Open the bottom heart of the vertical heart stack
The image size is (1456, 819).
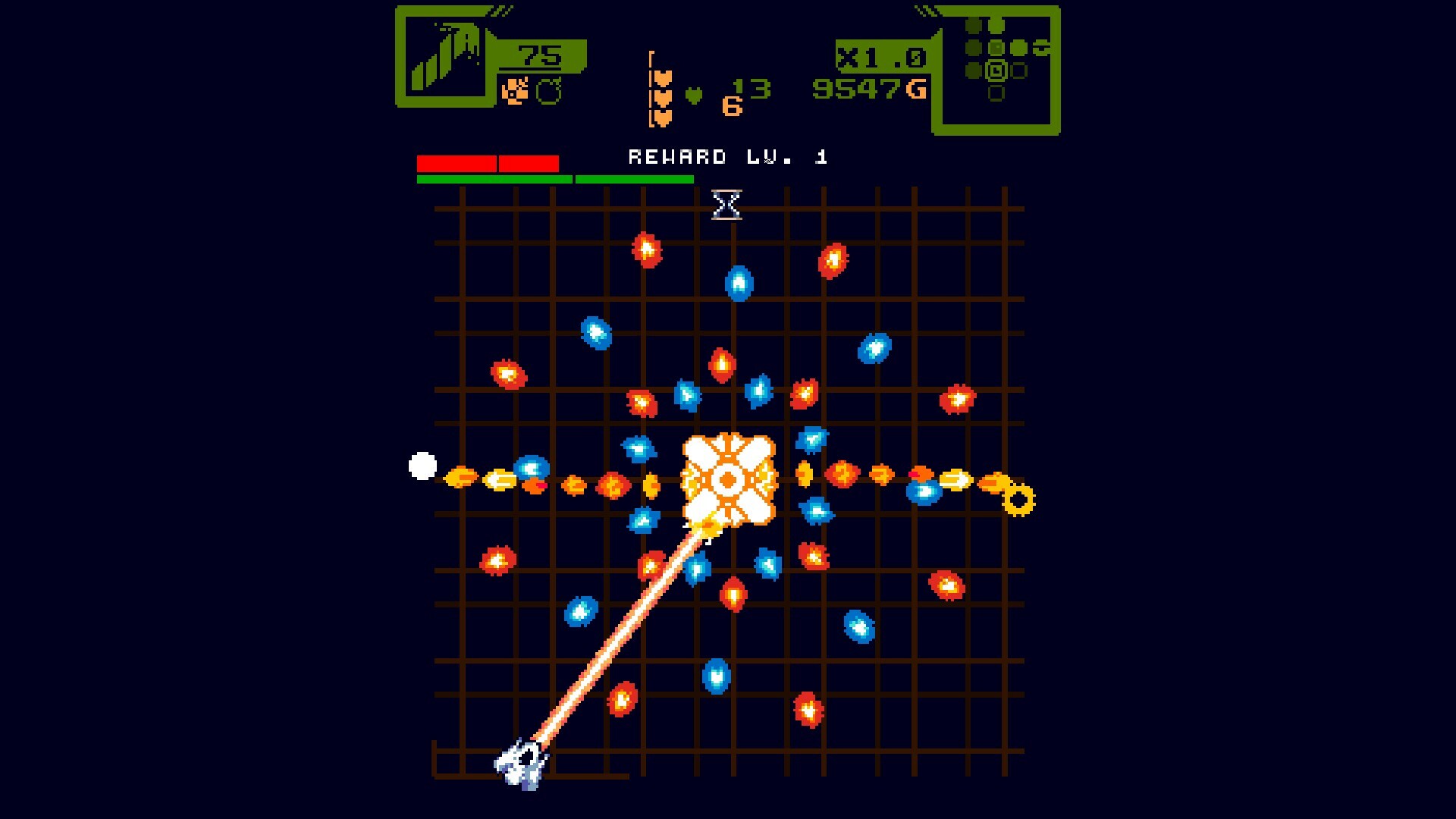coord(662,117)
